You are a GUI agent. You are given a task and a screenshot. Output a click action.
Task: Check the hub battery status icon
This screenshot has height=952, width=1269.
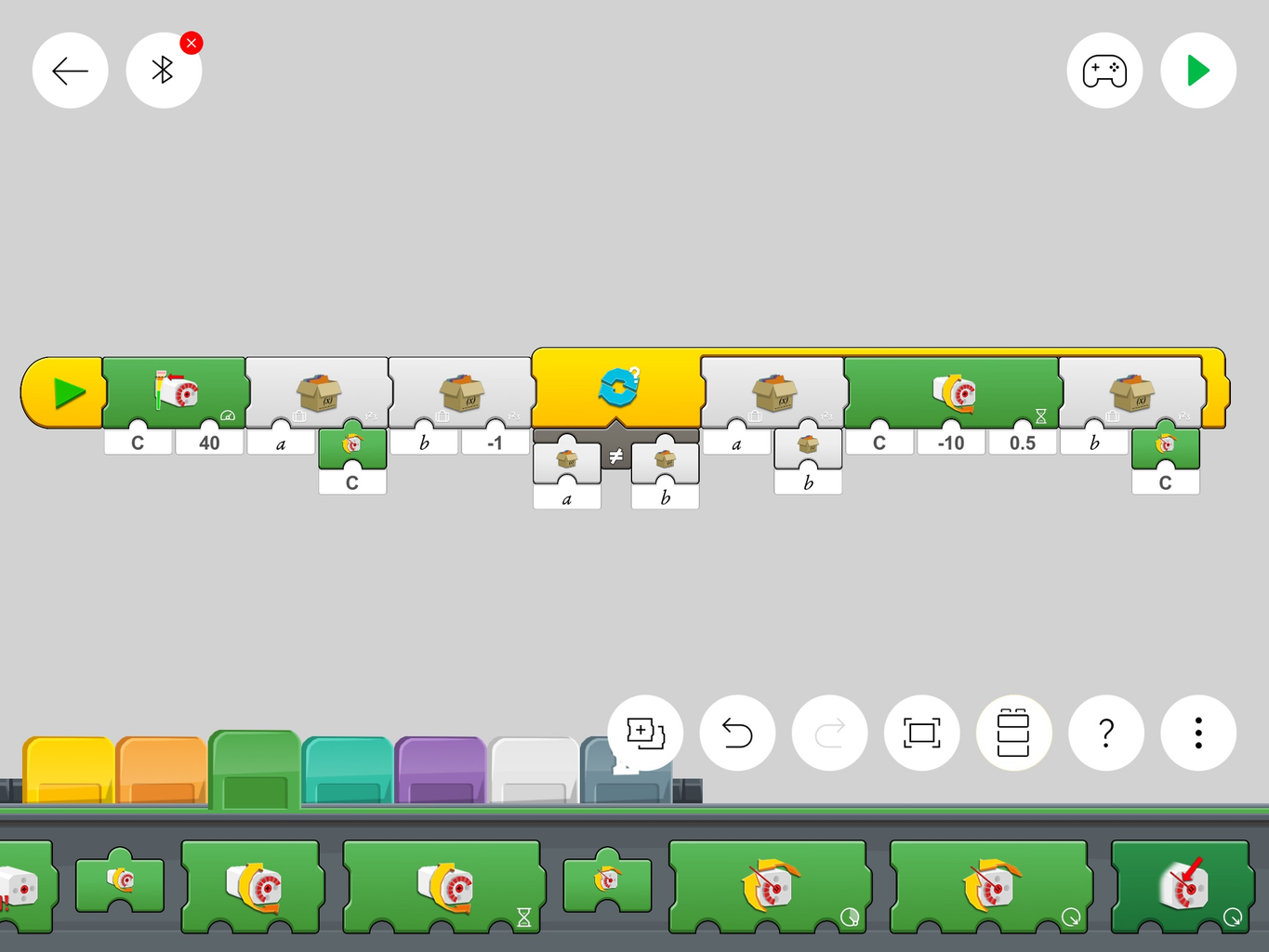coord(1013,734)
